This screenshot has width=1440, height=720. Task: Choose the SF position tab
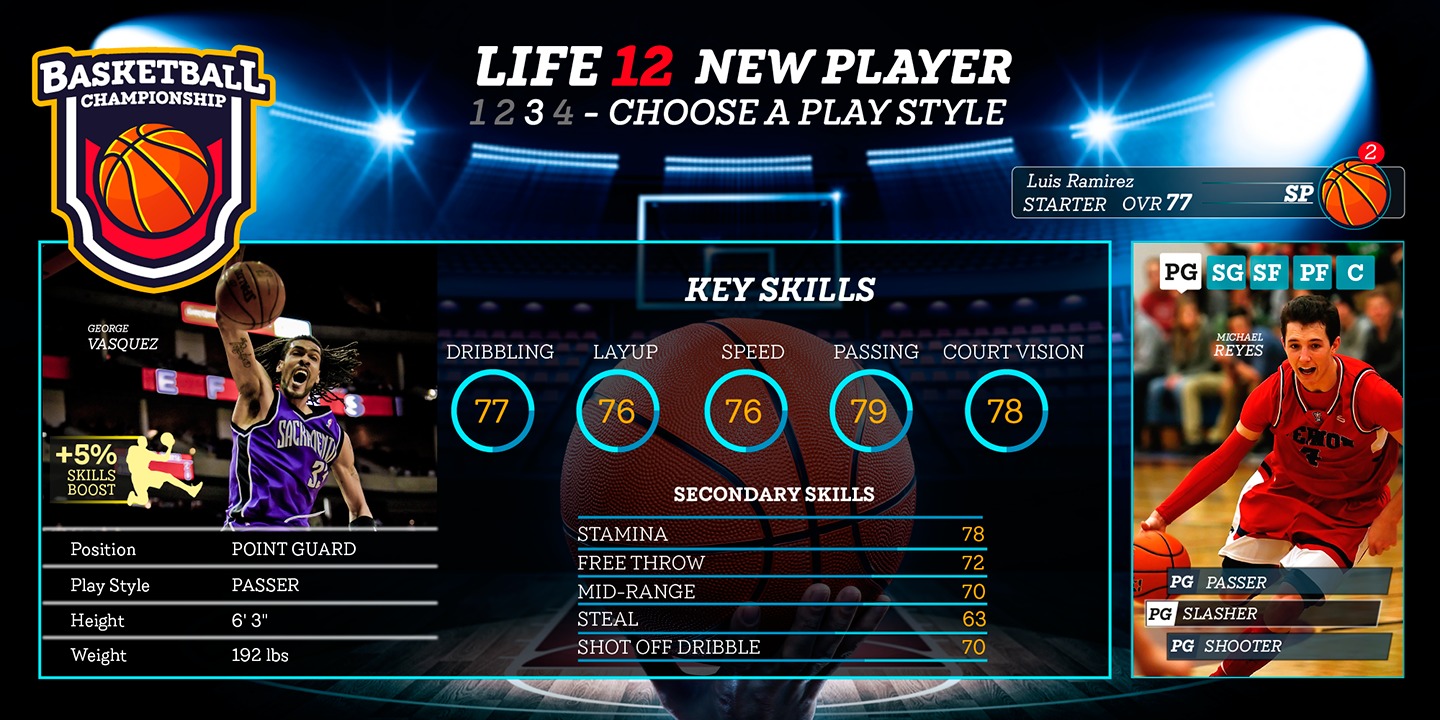coord(1268,272)
